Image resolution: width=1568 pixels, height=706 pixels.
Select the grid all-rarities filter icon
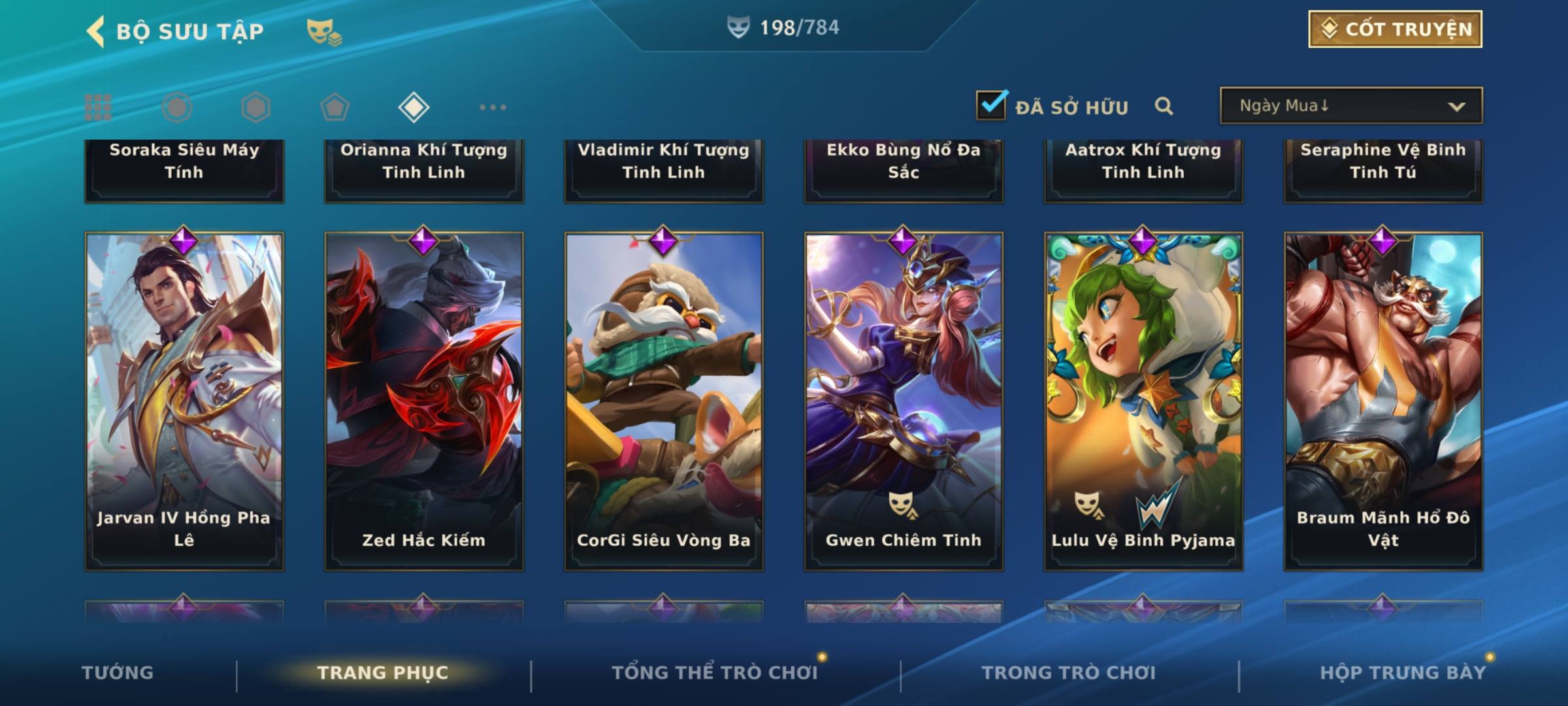[x=98, y=107]
